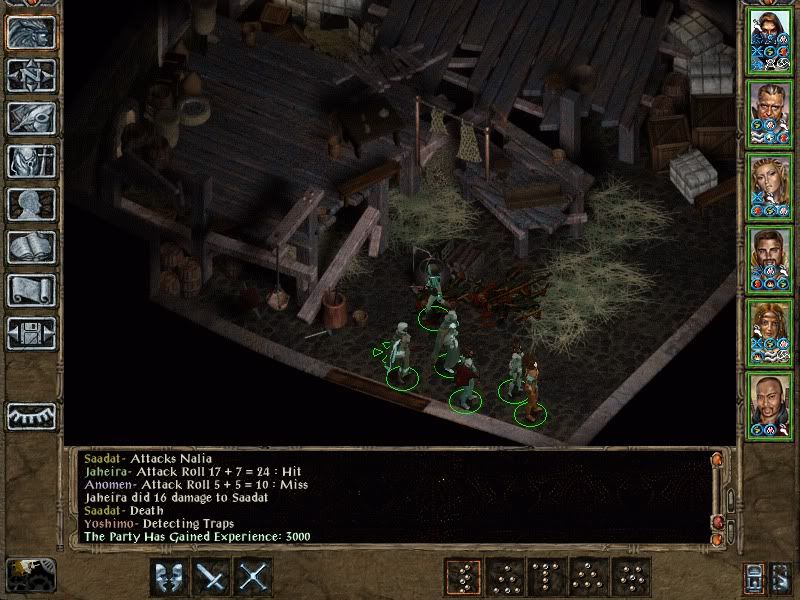Image resolution: width=800 pixels, height=600 pixels.
Task: Open the journal (quill icon)
Action: [31, 118]
